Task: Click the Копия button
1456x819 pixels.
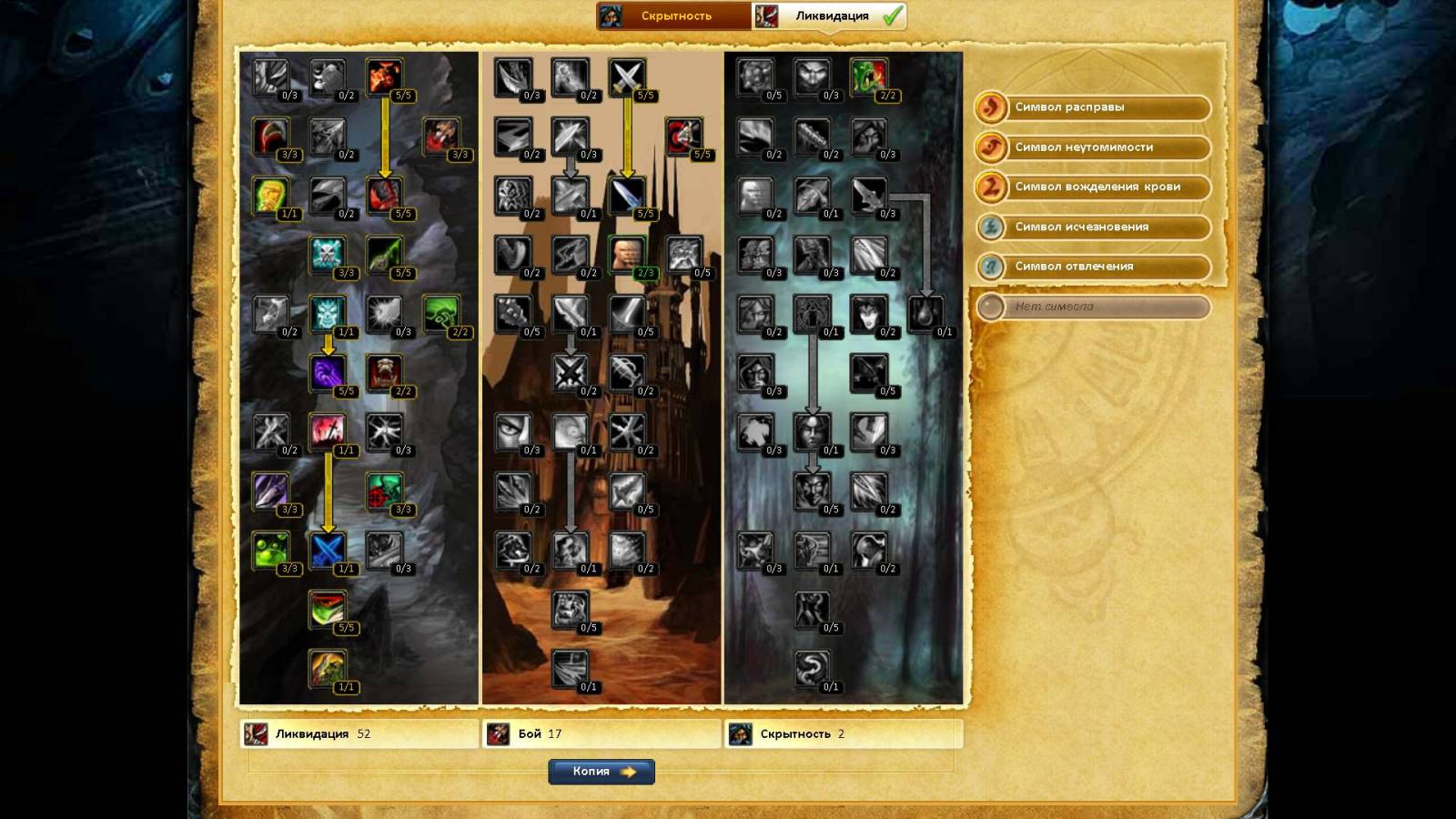Action: click(602, 772)
